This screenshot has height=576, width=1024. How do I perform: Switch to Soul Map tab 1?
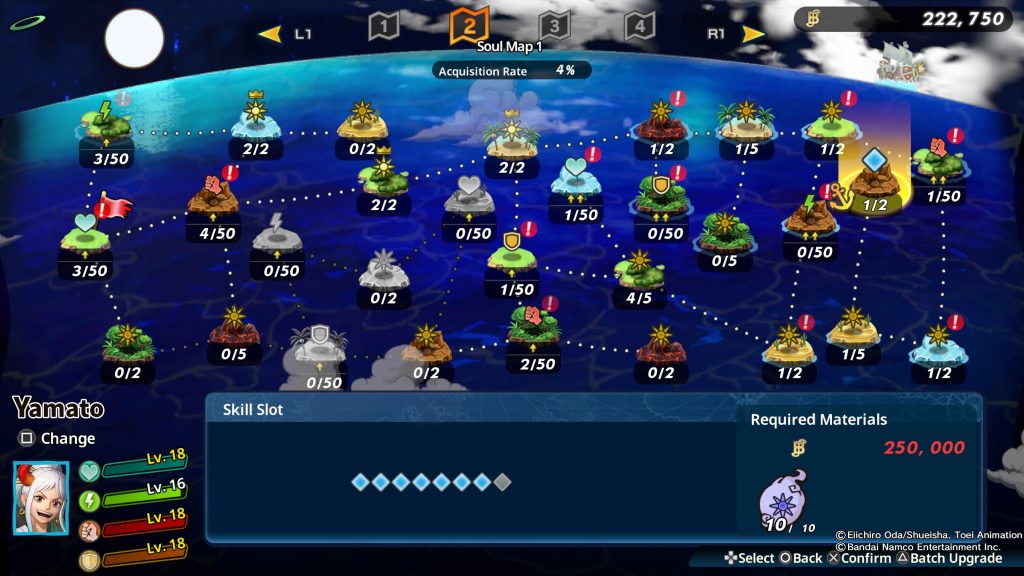384,26
